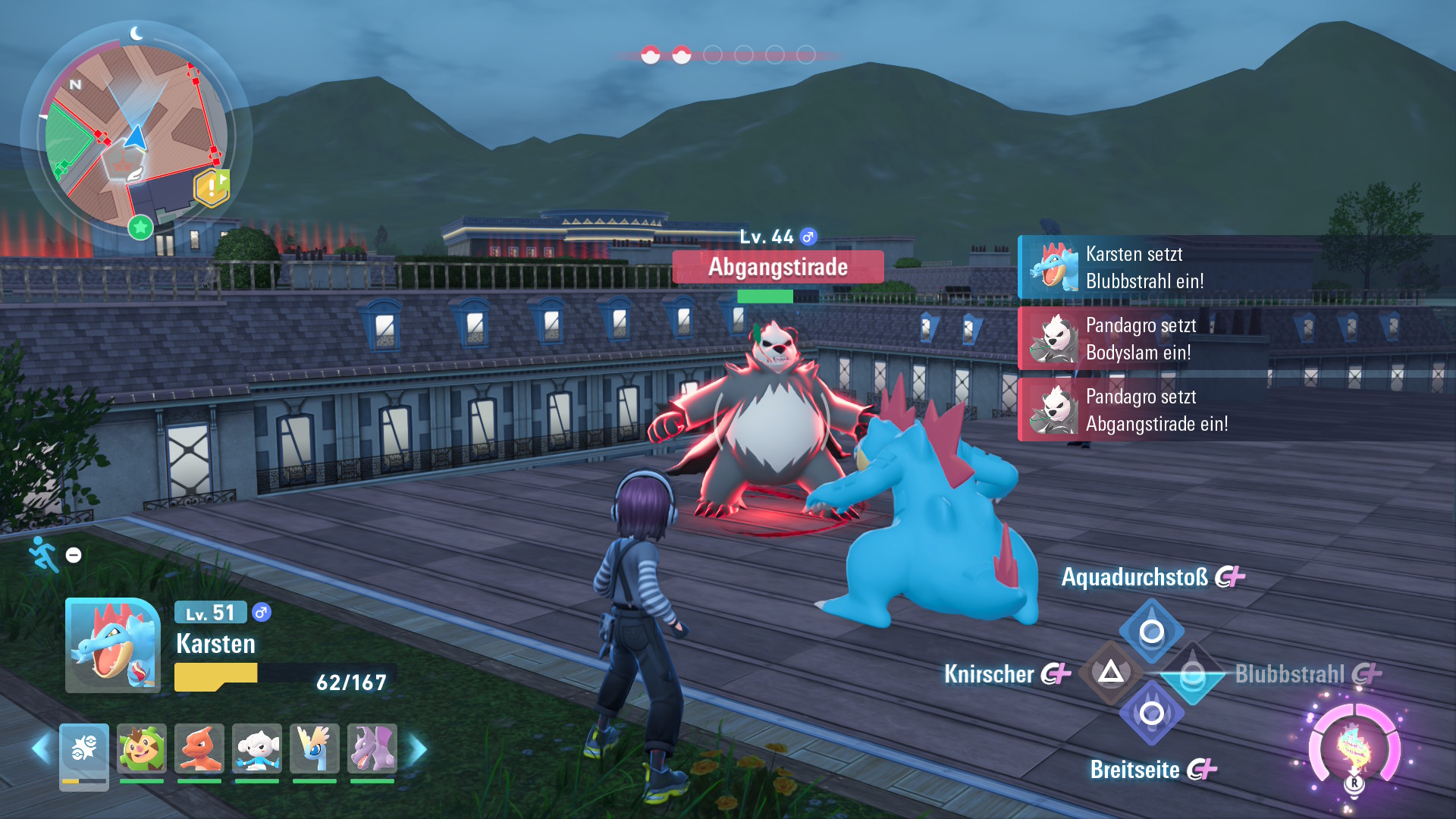Toggle the running figure sprint icon
This screenshot has height=819, width=1456.
click(44, 554)
